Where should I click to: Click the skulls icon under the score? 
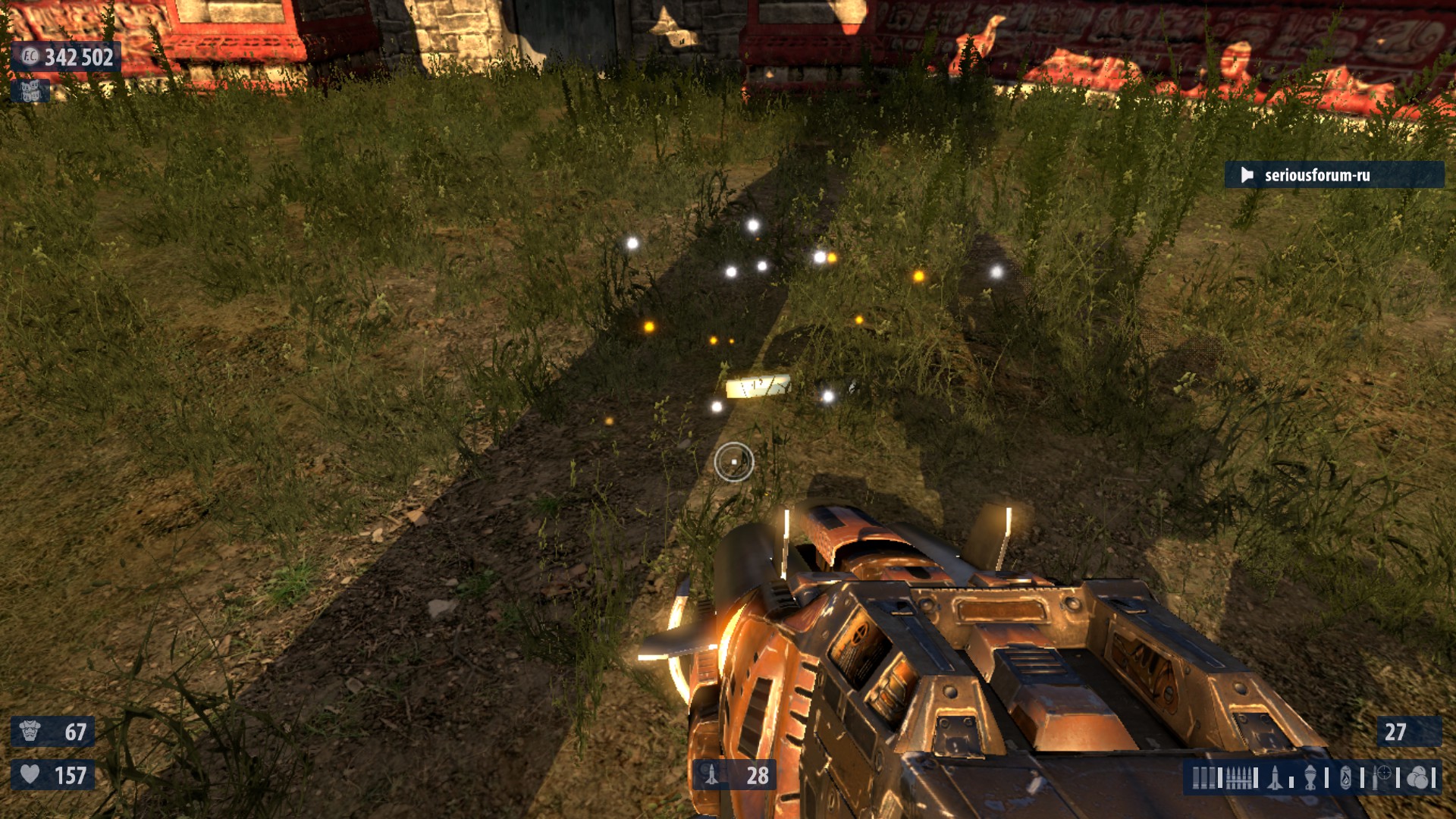coord(30,92)
